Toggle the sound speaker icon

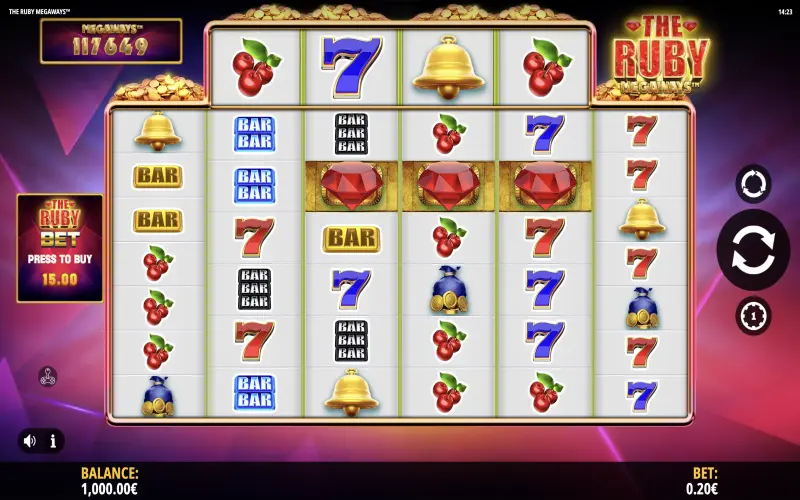(x=30, y=440)
